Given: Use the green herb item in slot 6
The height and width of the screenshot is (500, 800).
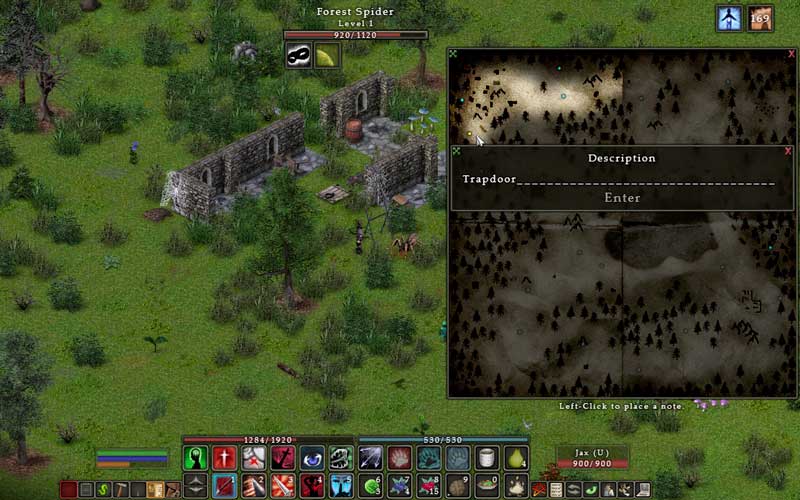Looking at the screenshot, I should tap(371, 486).
